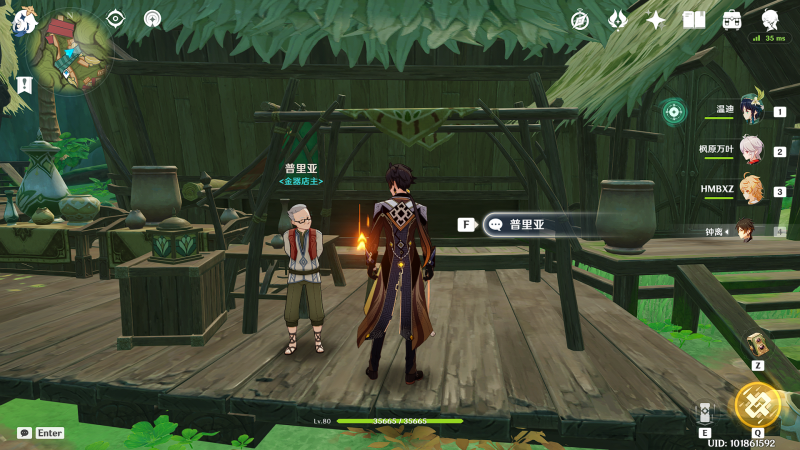This screenshot has height=450, width=800.
Task: Open the flame-shaped events icon
Action: click(619, 20)
